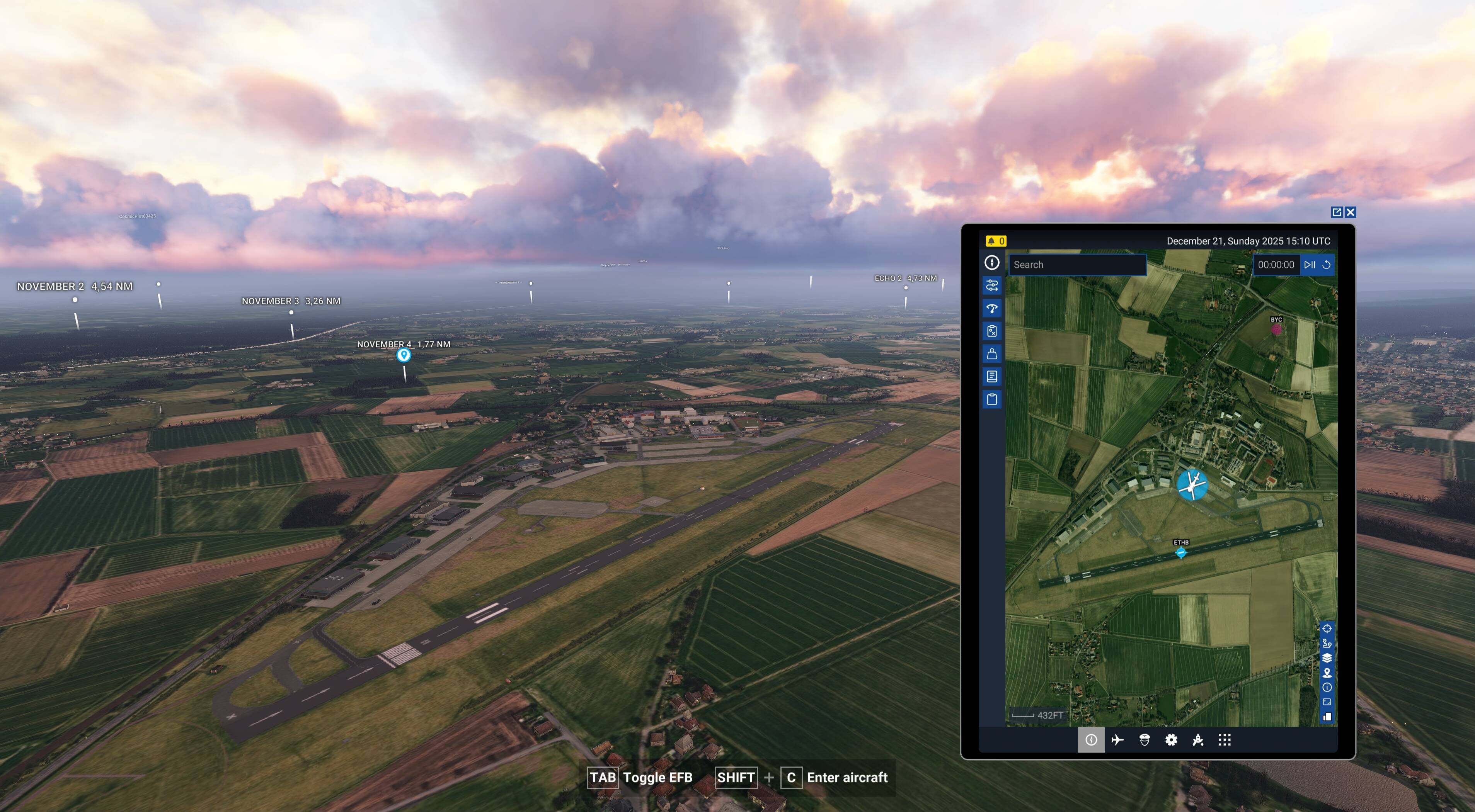Open EFB Settings with the gear icon
Screen dimensions: 1475x812
point(1171,740)
